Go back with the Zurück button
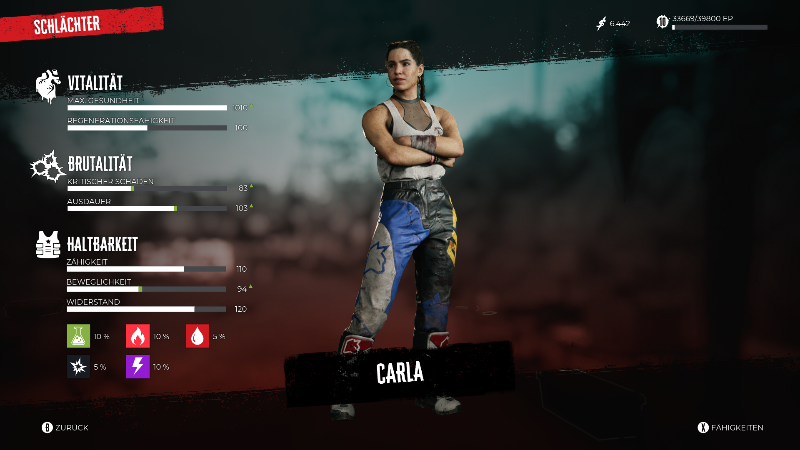The image size is (800, 450). point(66,428)
